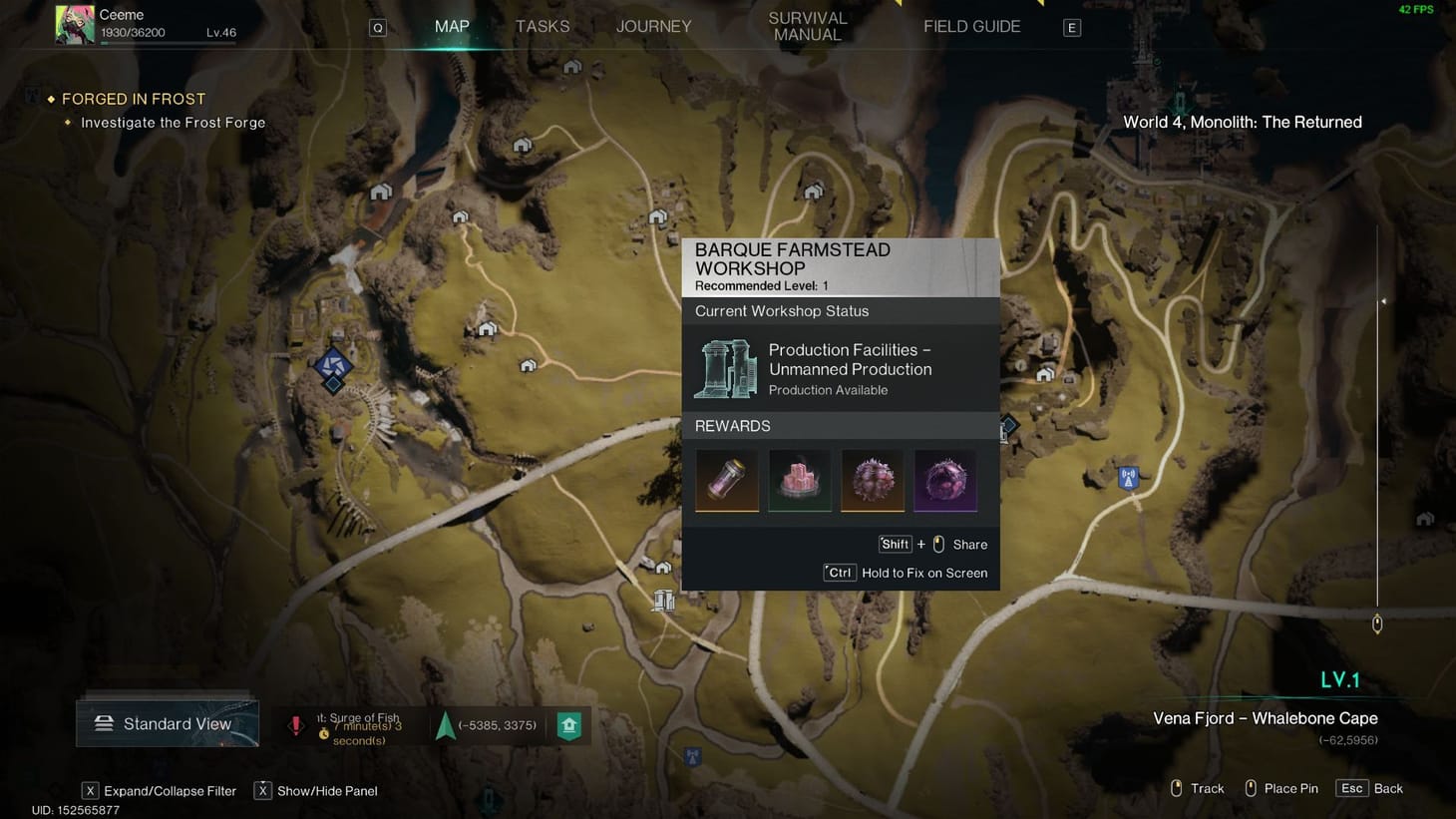
Task: Click the Surge of Fish event exclamation icon
Action: coord(296,725)
